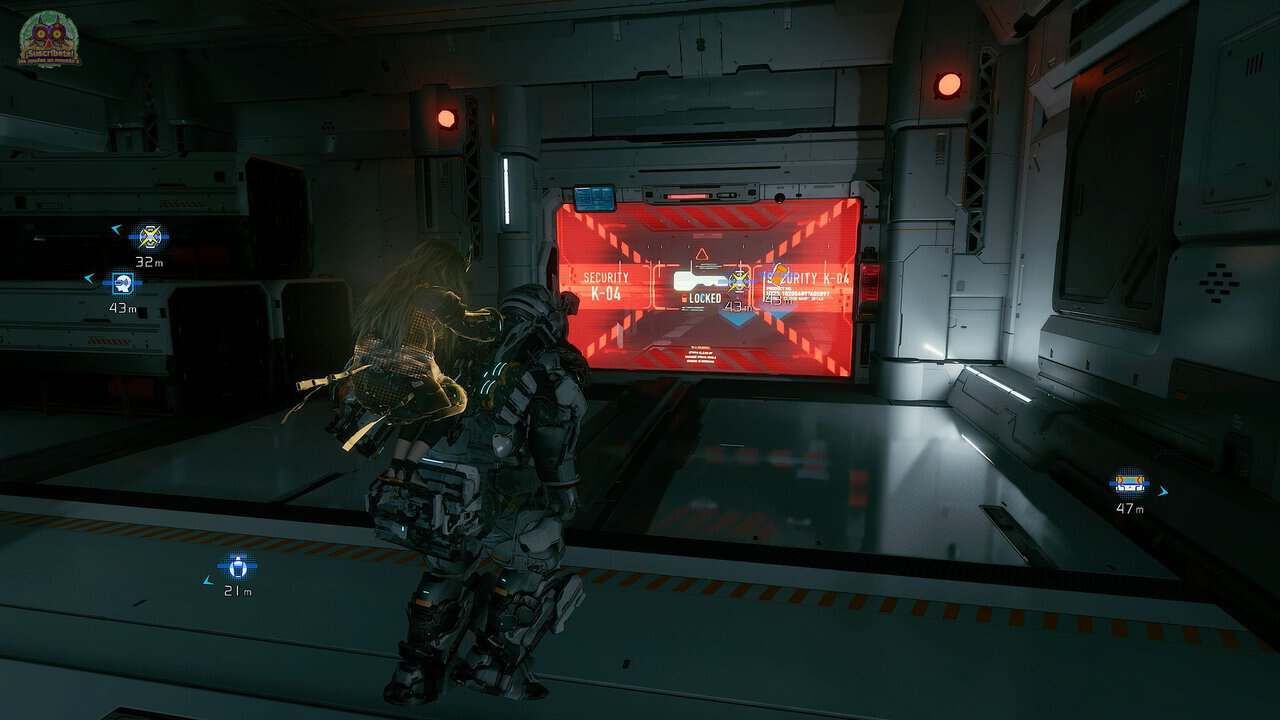Select the yellow-cross waypoint marker at 32m
This screenshot has height=720, width=1280.
(x=149, y=237)
